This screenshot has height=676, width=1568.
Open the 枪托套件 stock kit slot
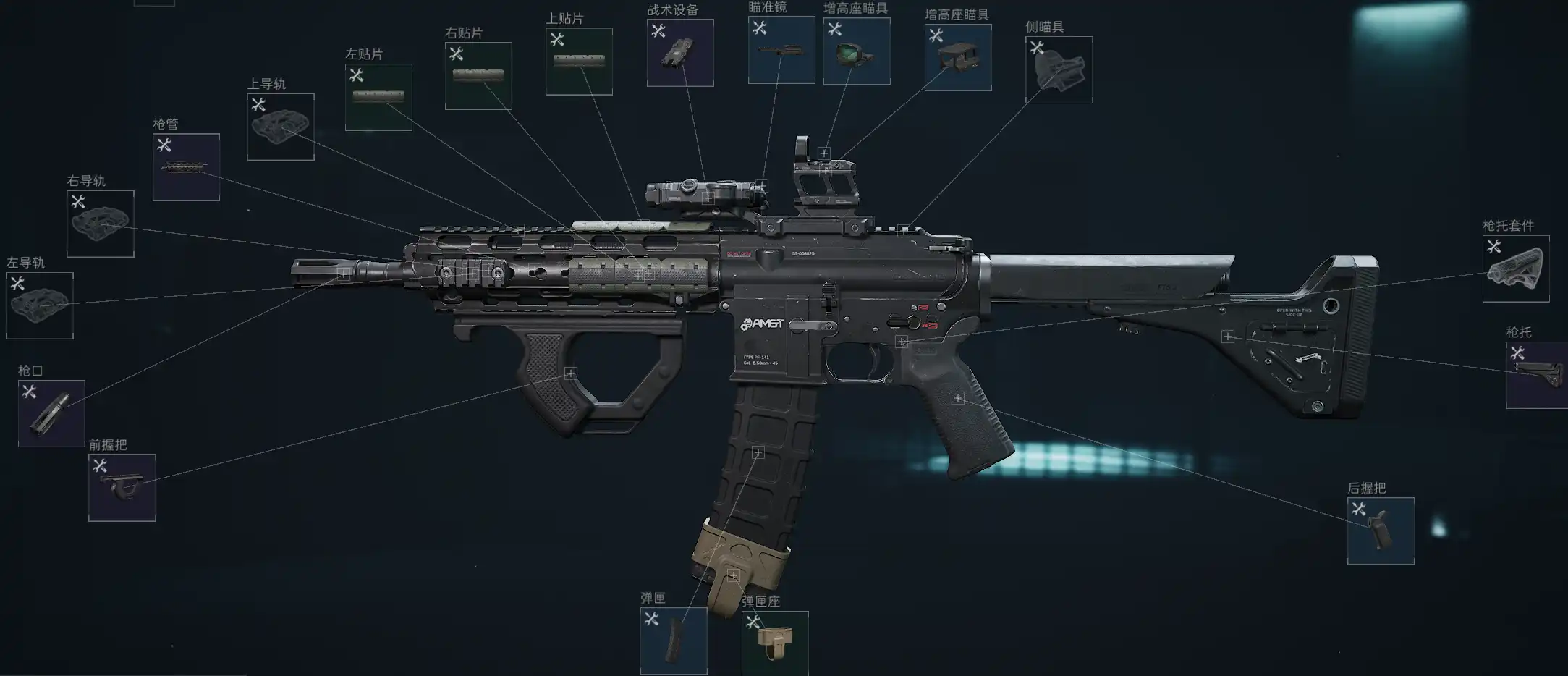coord(1516,269)
